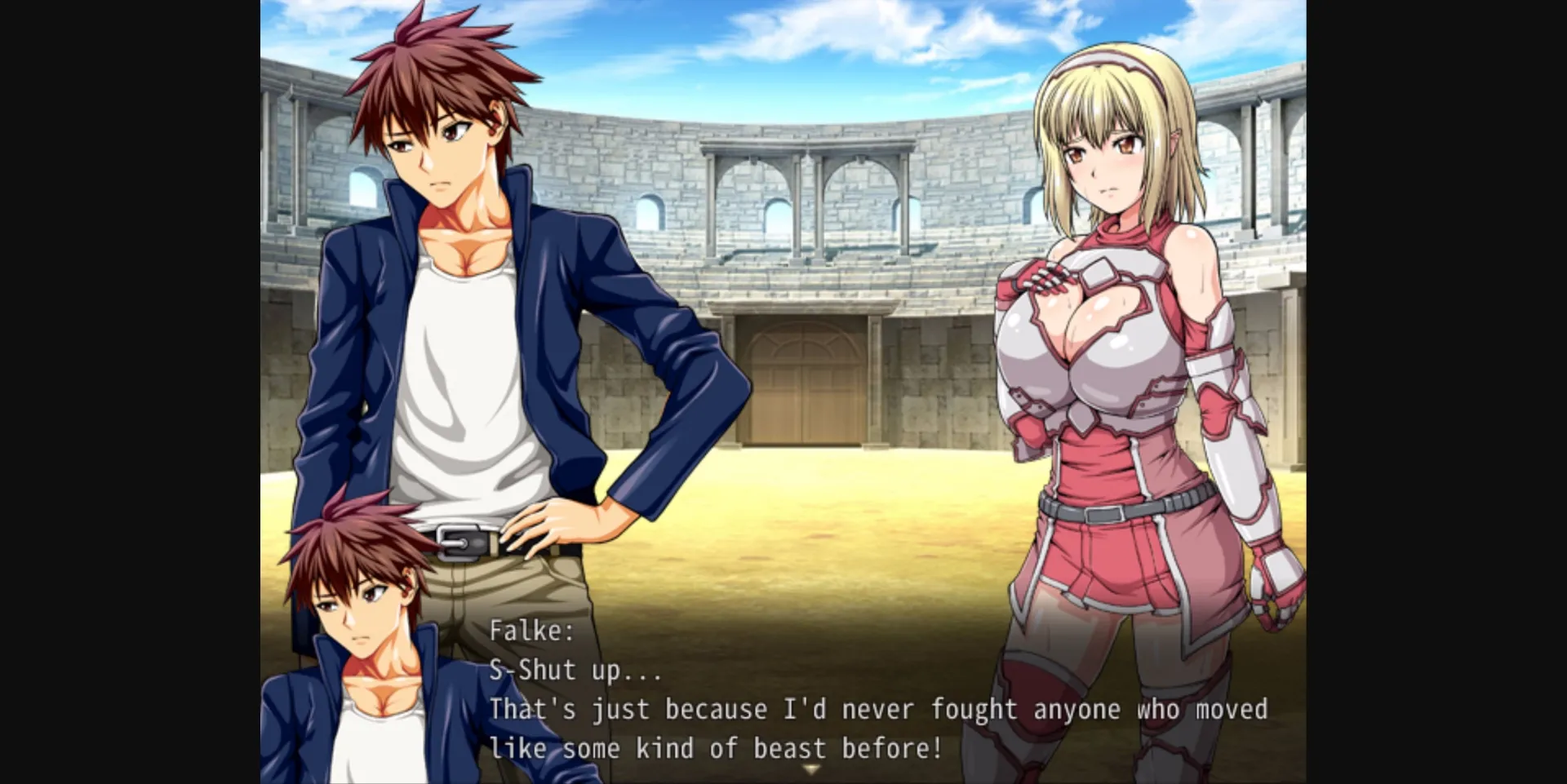Click the word 'beast' in the dialogue
Image resolution: width=1567 pixels, height=784 pixels.
point(789,747)
